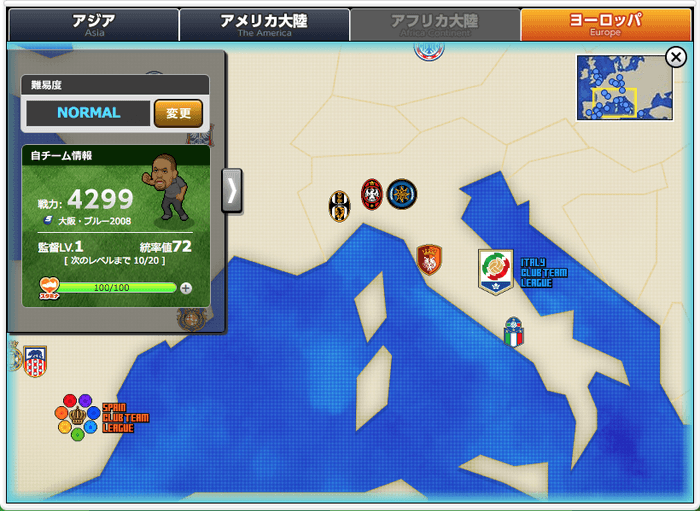
Task: Open the America continent tab
Action: click(x=264, y=24)
